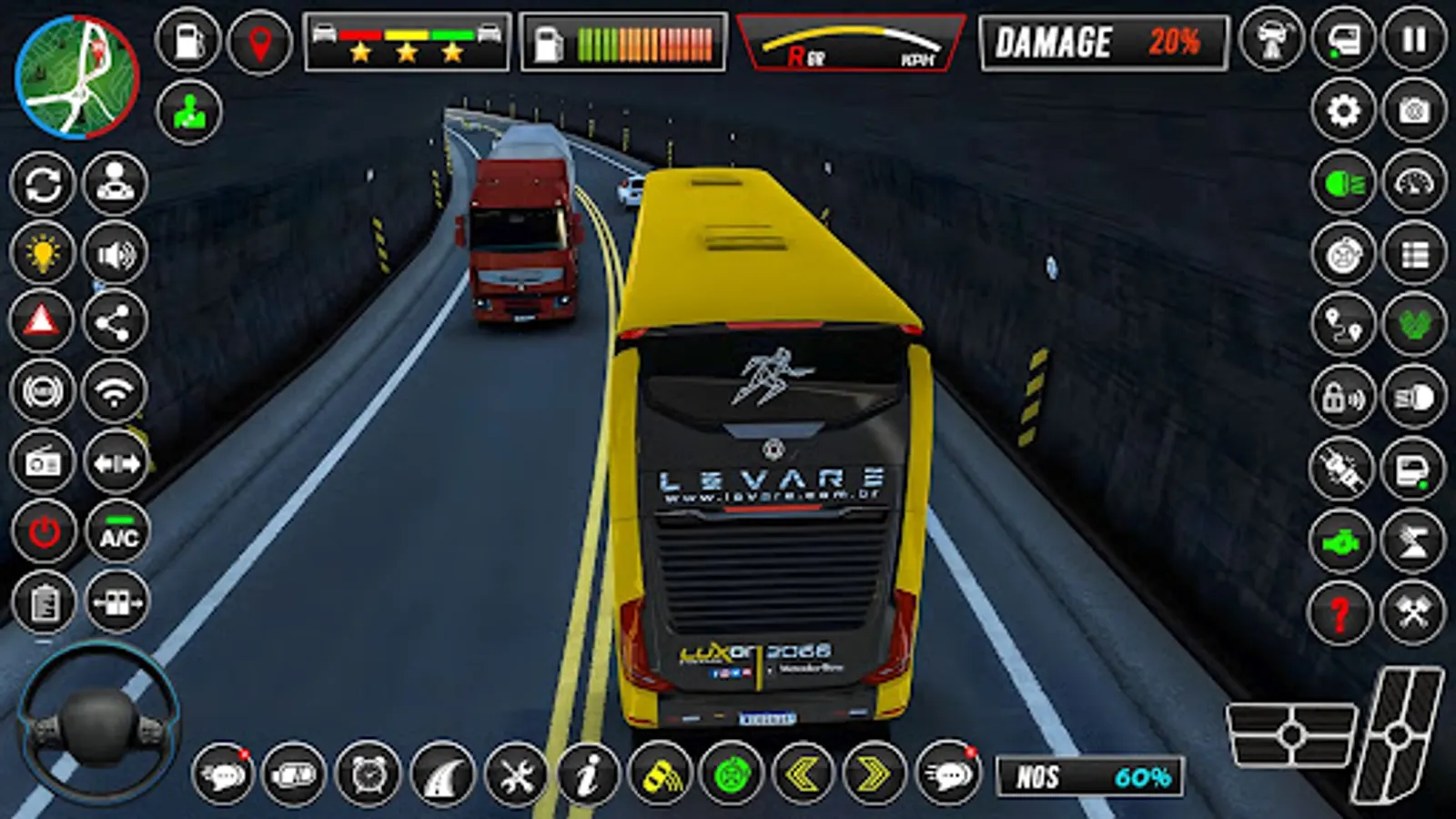Select the fuel pump icon
This screenshot has height=819, width=1456.
coord(188,41)
